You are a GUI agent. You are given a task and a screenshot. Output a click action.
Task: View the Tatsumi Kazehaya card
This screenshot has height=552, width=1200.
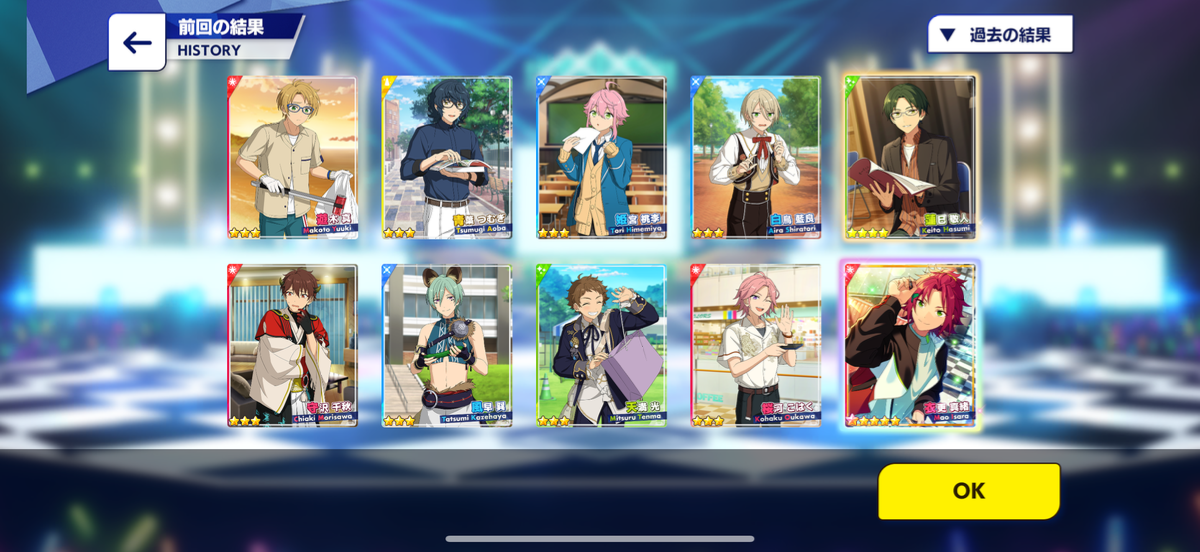click(447, 345)
